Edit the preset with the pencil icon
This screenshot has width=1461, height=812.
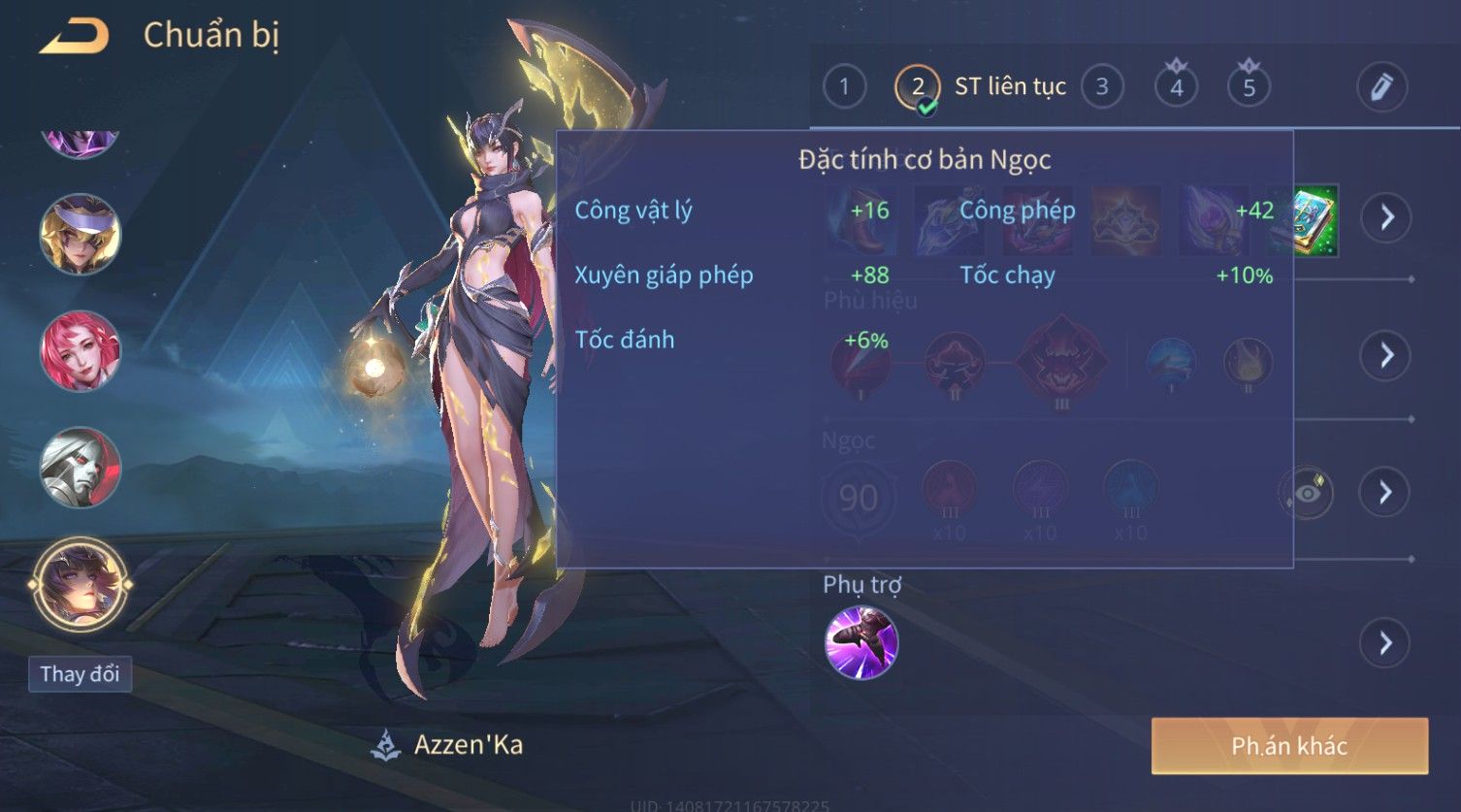1381,87
